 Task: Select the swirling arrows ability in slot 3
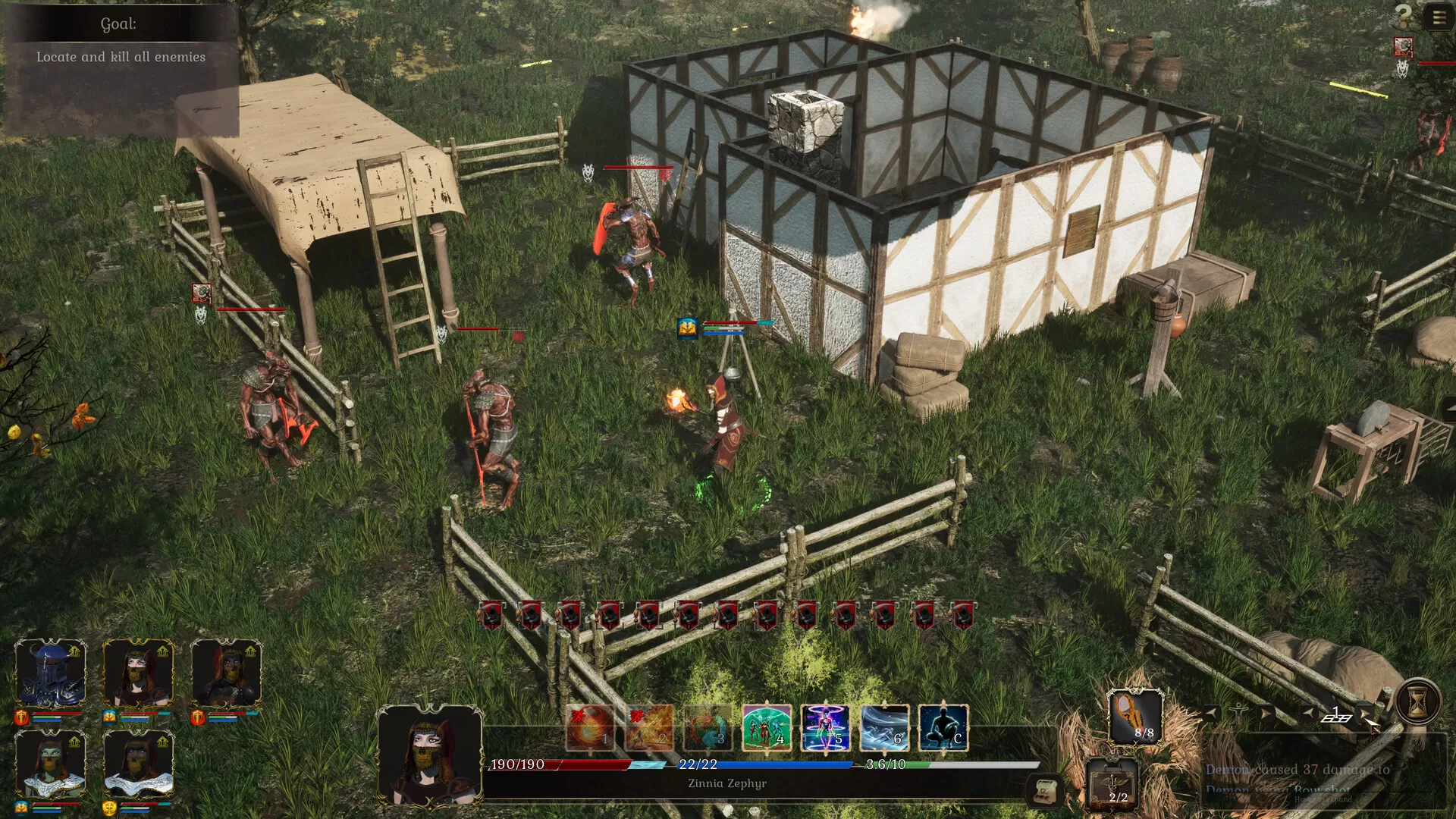[x=708, y=728]
